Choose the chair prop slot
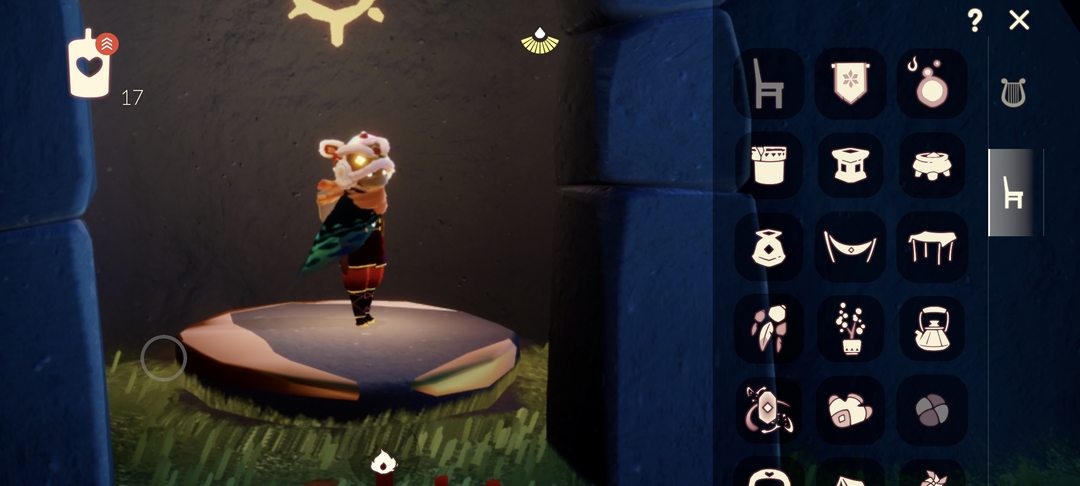This screenshot has width=1080, height=486. 768,84
